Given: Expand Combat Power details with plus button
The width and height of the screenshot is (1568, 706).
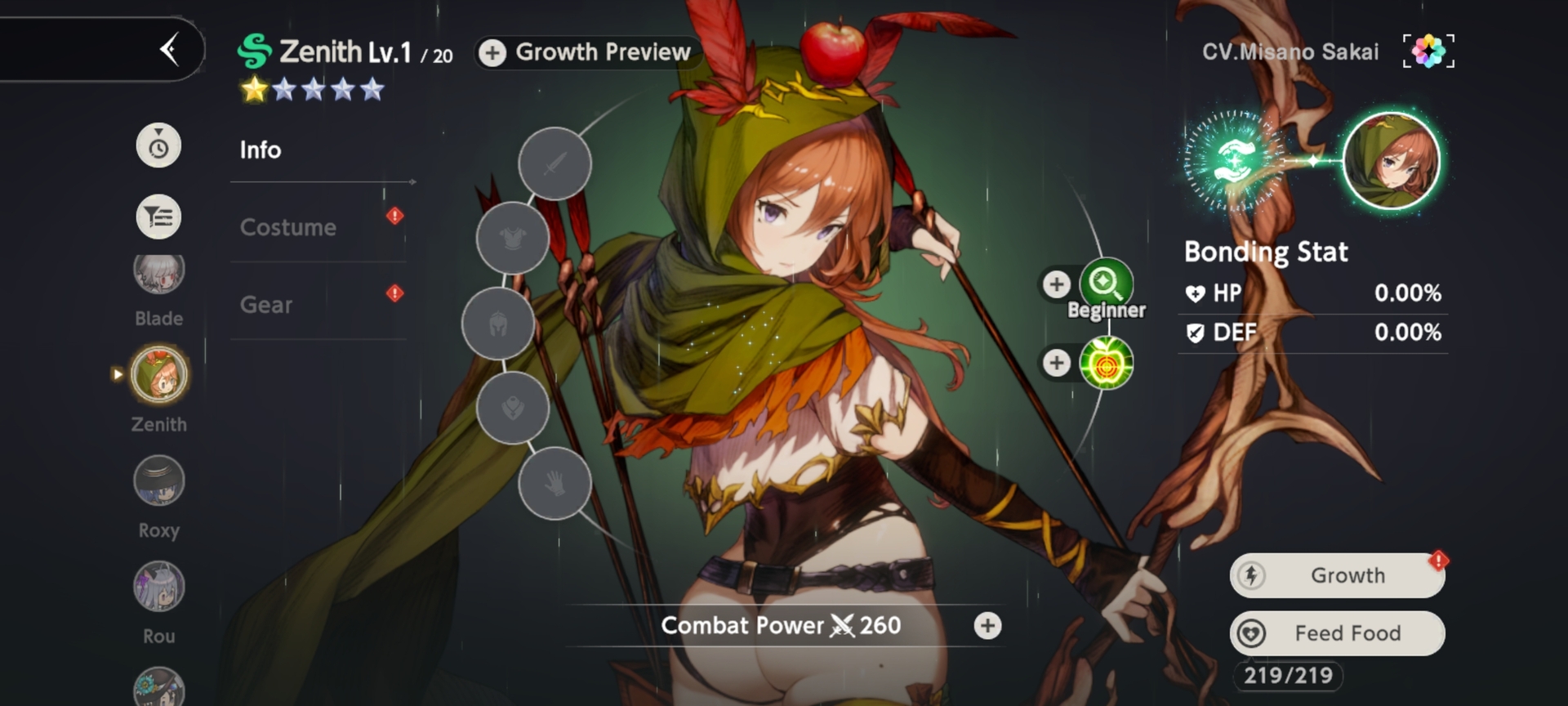Looking at the screenshot, I should pyautogui.click(x=988, y=626).
